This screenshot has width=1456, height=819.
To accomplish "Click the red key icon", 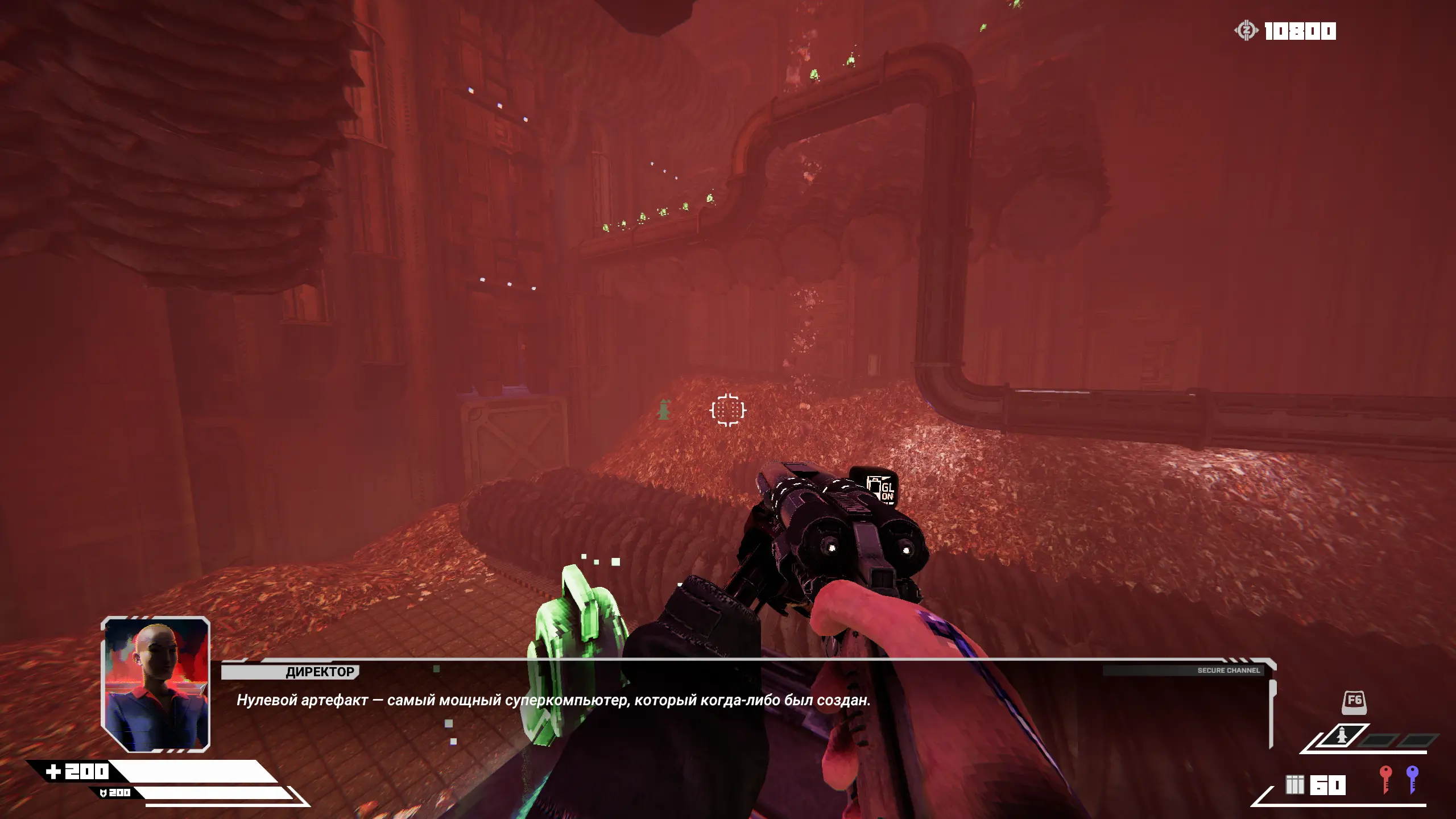I will [1385, 778].
